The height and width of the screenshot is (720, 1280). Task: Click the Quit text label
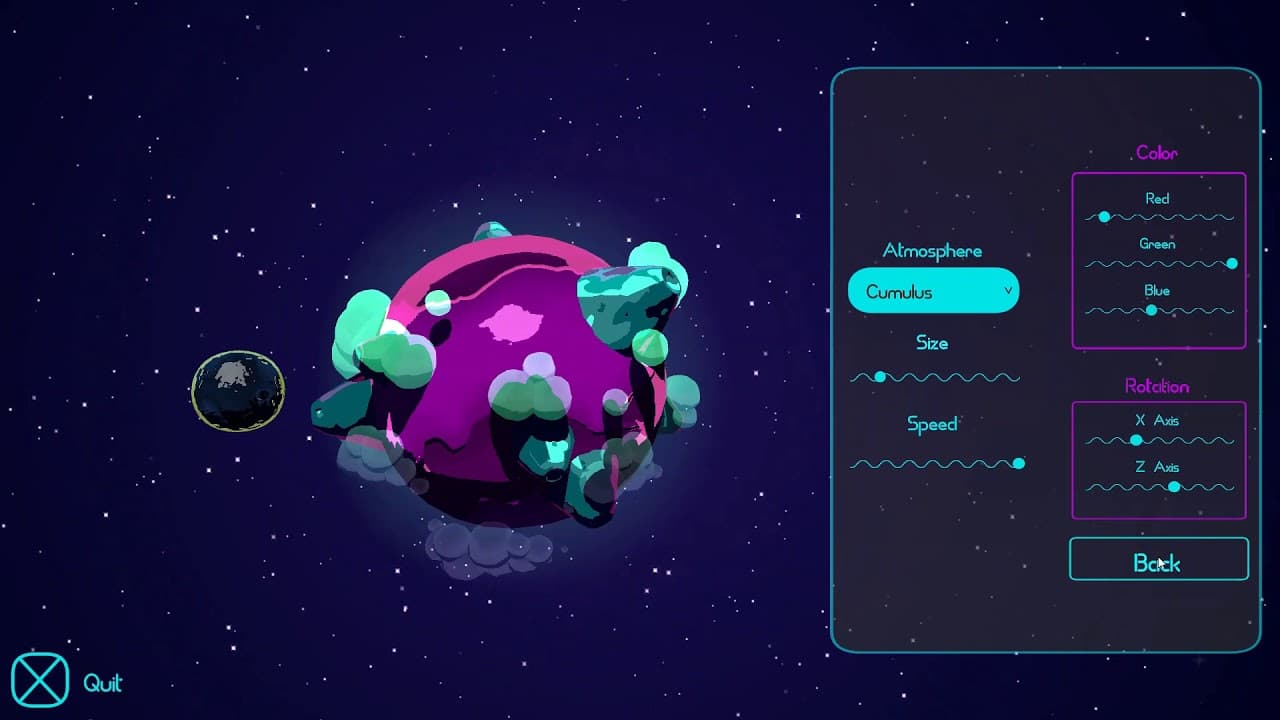click(x=104, y=684)
